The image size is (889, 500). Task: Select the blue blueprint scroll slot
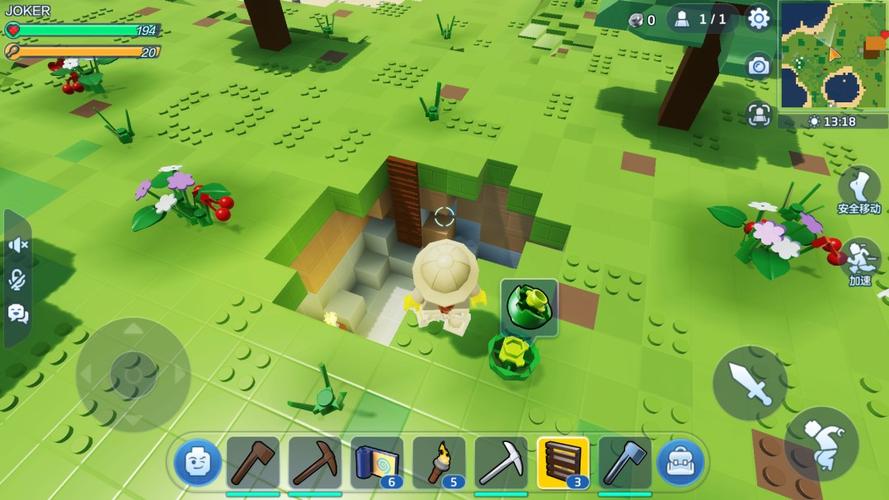pyautogui.click(x=377, y=462)
